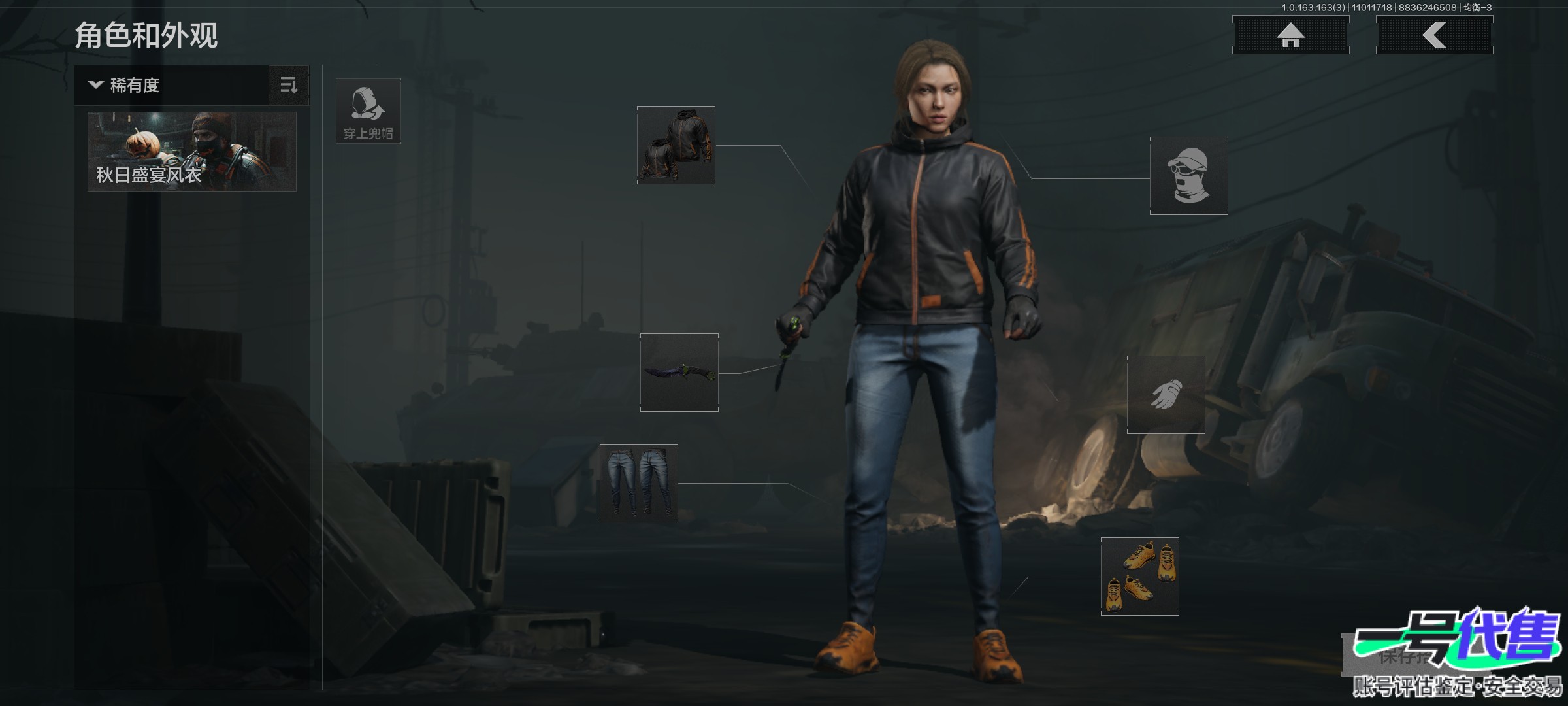Choose the orange sneakers shoe slot
Viewport: 1568px width, 706px height.
[x=1140, y=577]
